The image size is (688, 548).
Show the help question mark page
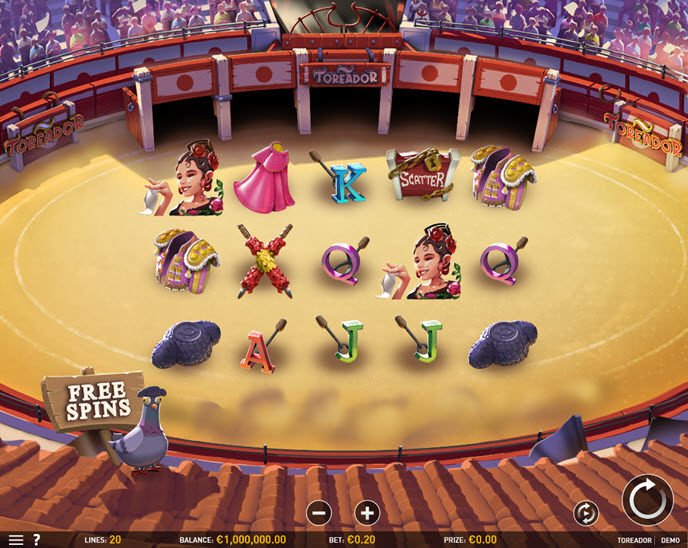coord(37,540)
